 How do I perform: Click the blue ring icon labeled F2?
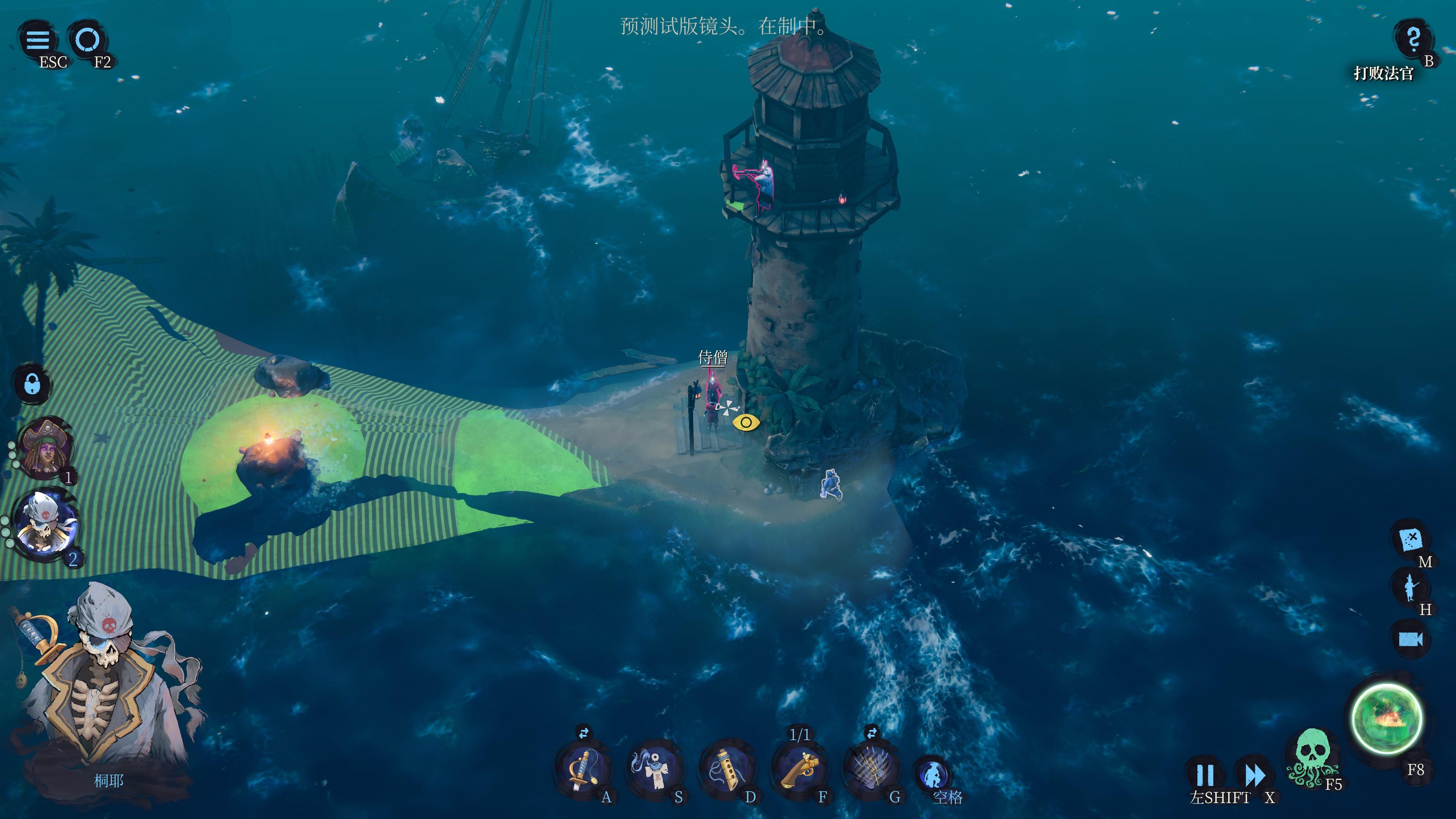click(x=88, y=39)
